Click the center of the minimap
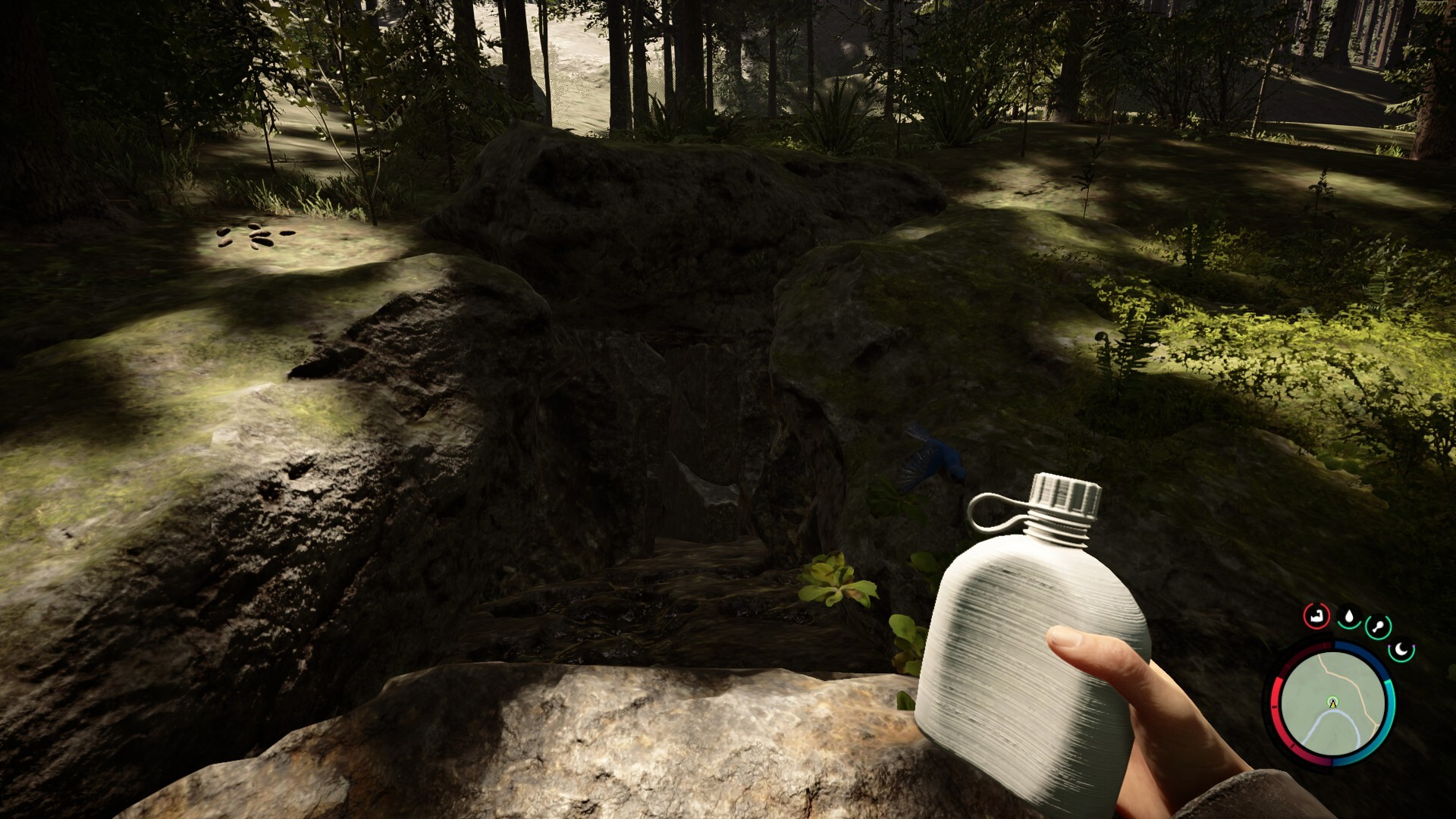1456x819 pixels. point(1332,705)
